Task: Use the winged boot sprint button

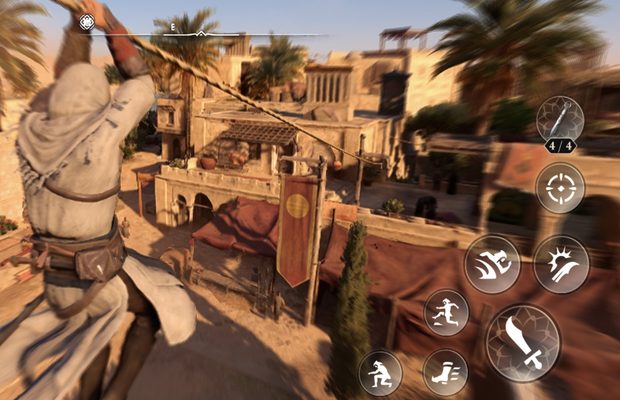Action: point(445,372)
